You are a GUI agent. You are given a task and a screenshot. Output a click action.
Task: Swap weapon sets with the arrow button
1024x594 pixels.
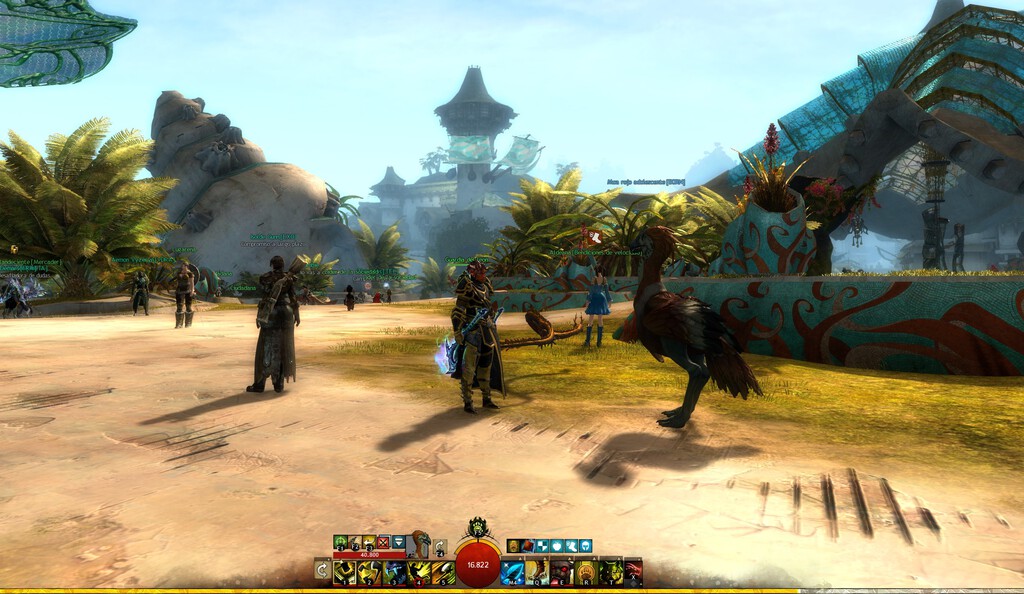[x=322, y=570]
